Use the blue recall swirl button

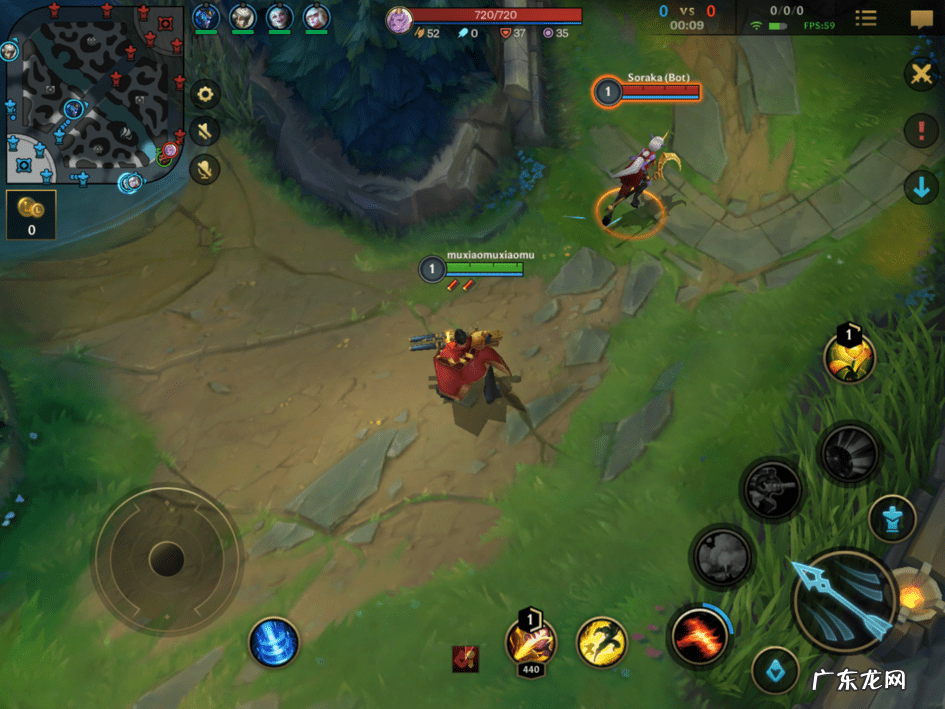[x=274, y=641]
